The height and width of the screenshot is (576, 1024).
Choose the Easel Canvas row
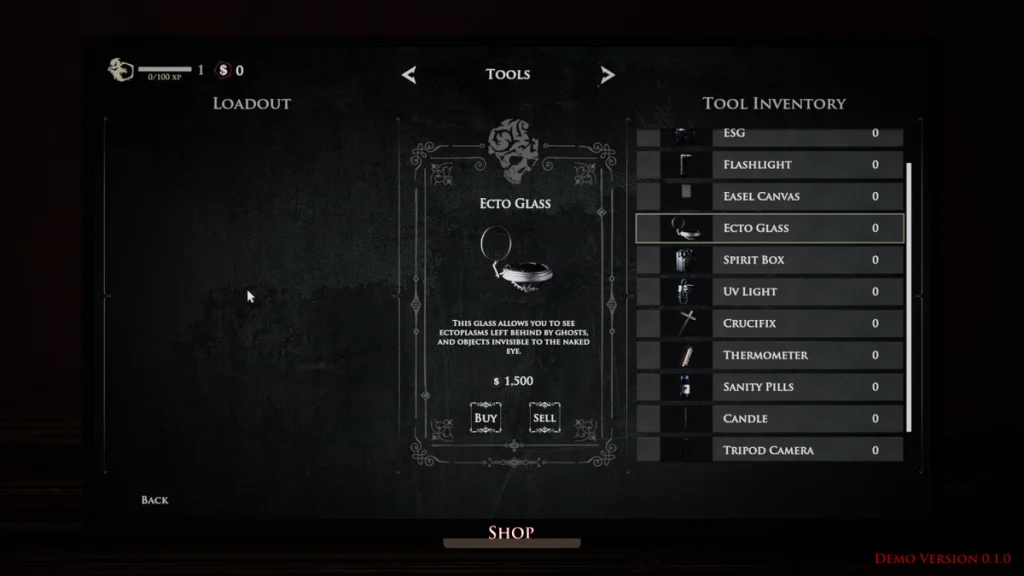770,196
